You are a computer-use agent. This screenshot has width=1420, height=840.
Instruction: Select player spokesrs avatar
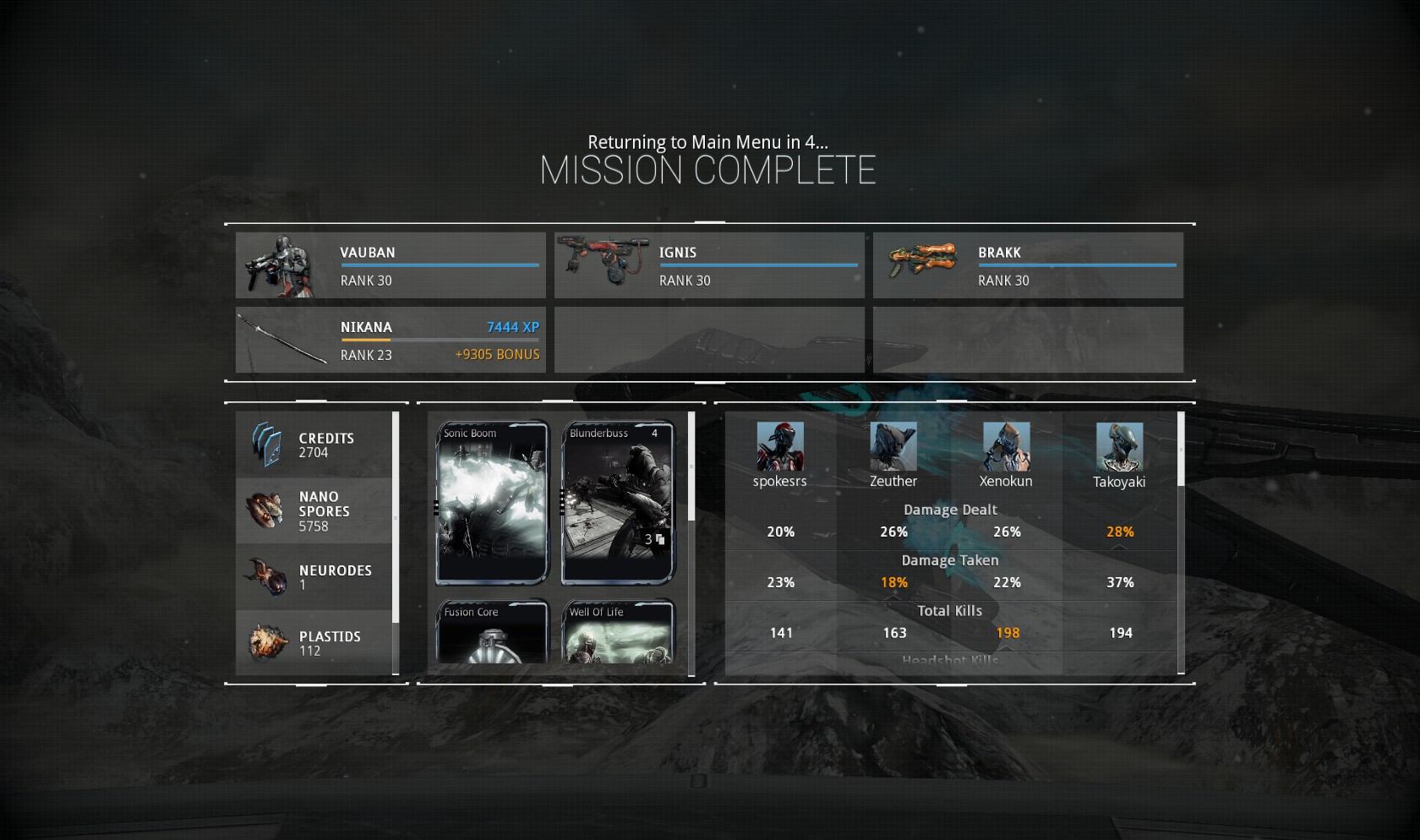click(780, 447)
